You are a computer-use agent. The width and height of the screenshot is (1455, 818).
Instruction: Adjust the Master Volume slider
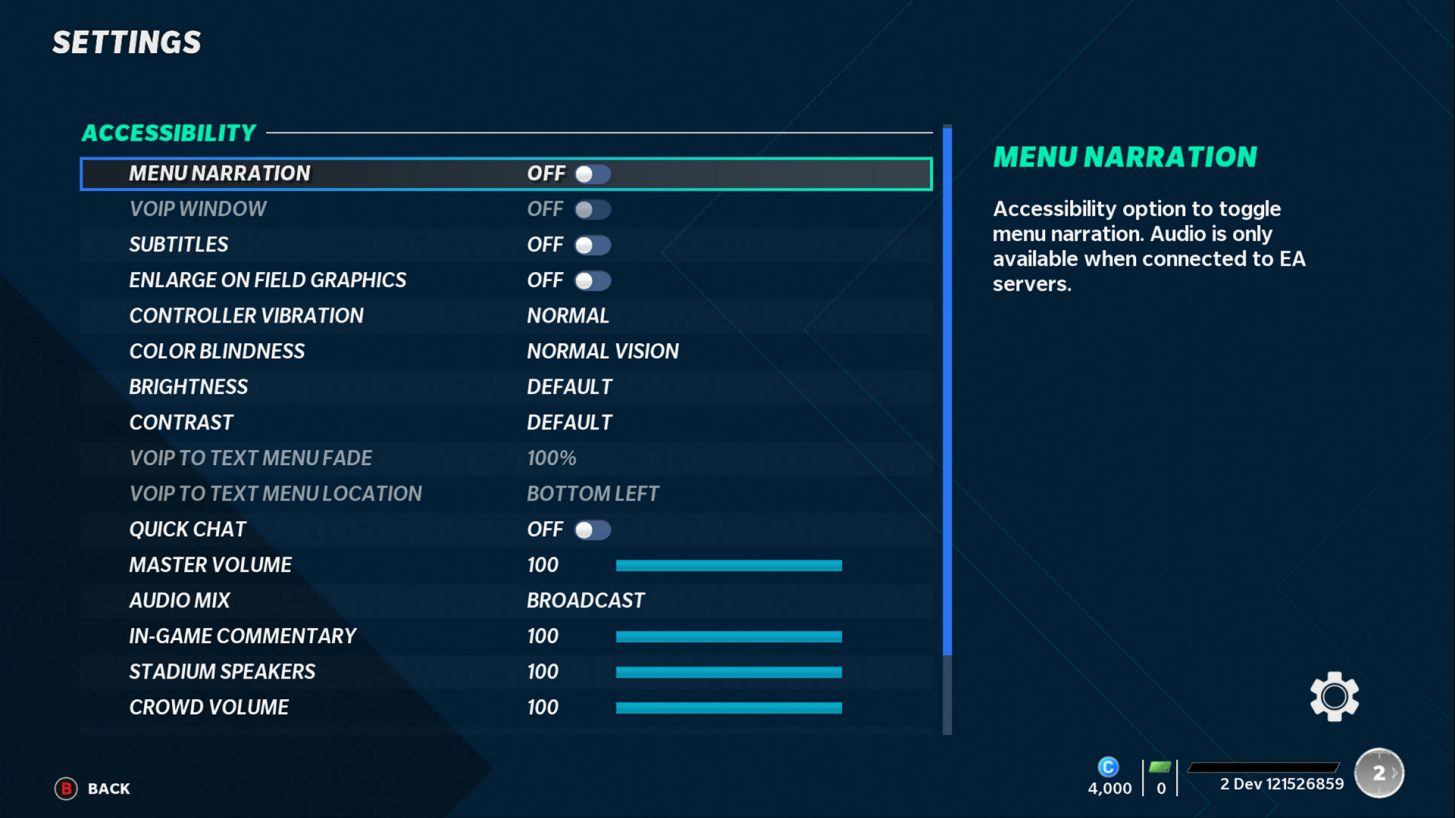[x=729, y=565]
